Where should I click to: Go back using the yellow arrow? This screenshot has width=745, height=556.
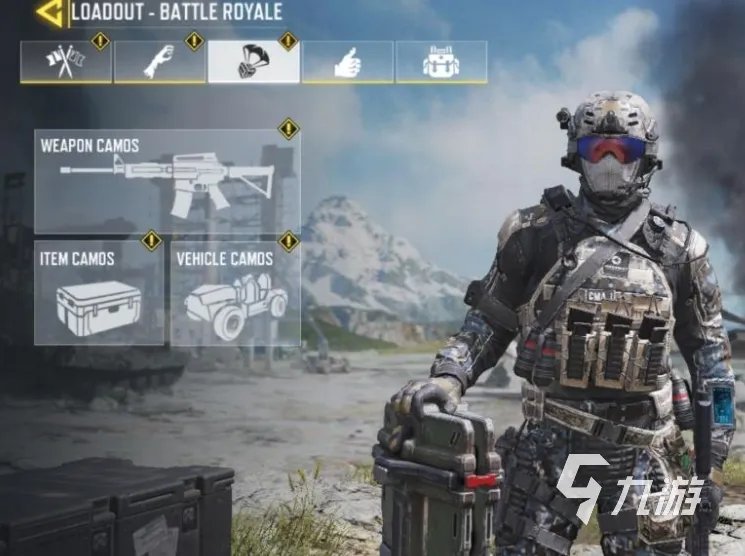click(48, 13)
